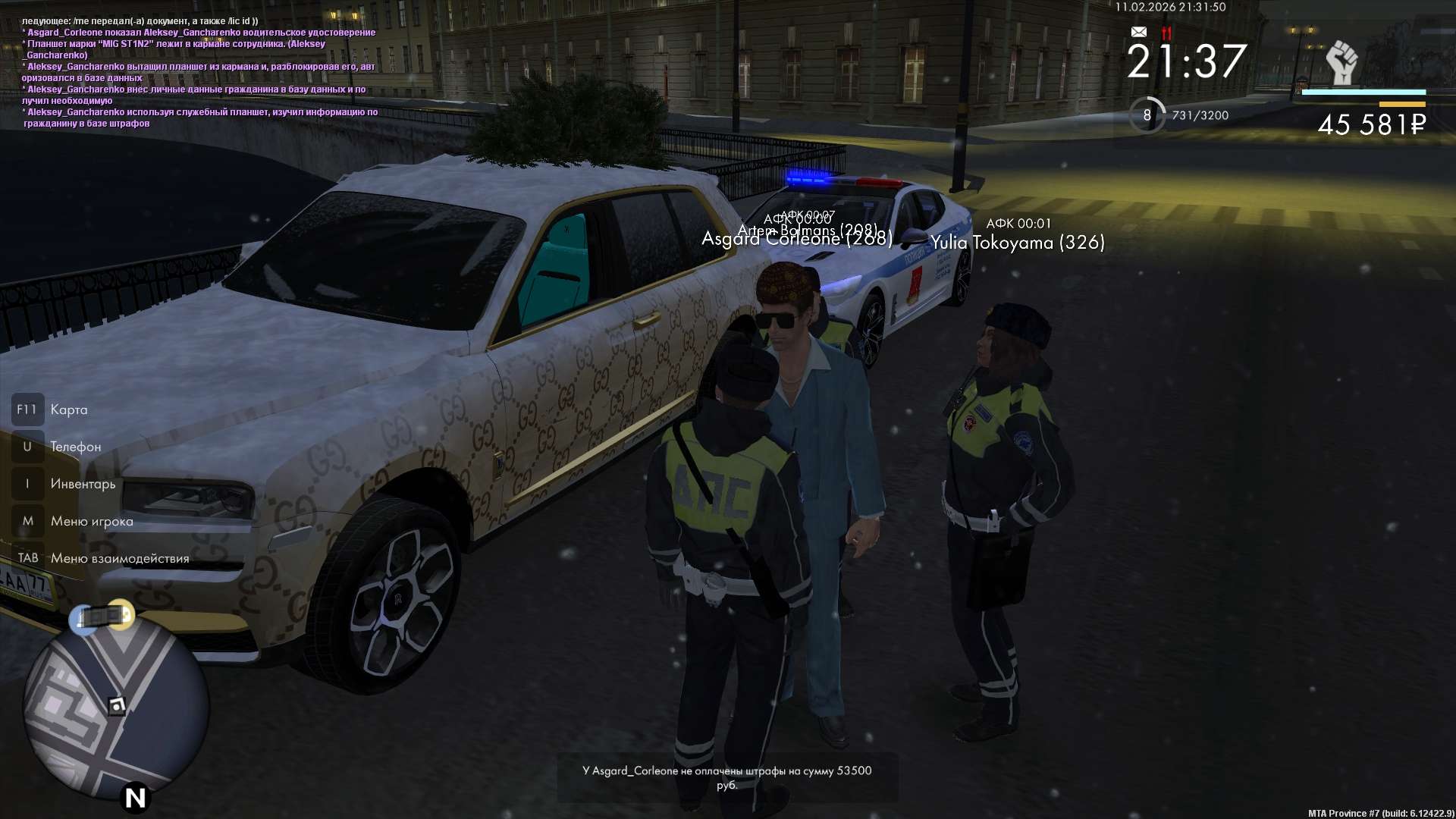1456x819 pixels.
Task: Click the car blip on the minimap edge
Action: [x=102, y=616]
